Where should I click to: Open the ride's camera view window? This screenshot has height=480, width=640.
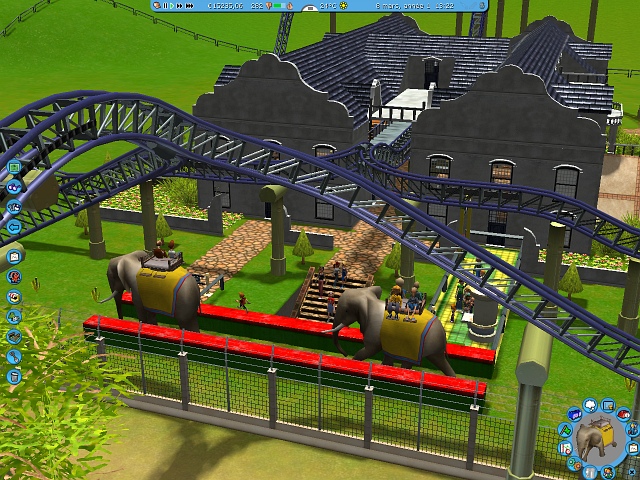[607, 405]
